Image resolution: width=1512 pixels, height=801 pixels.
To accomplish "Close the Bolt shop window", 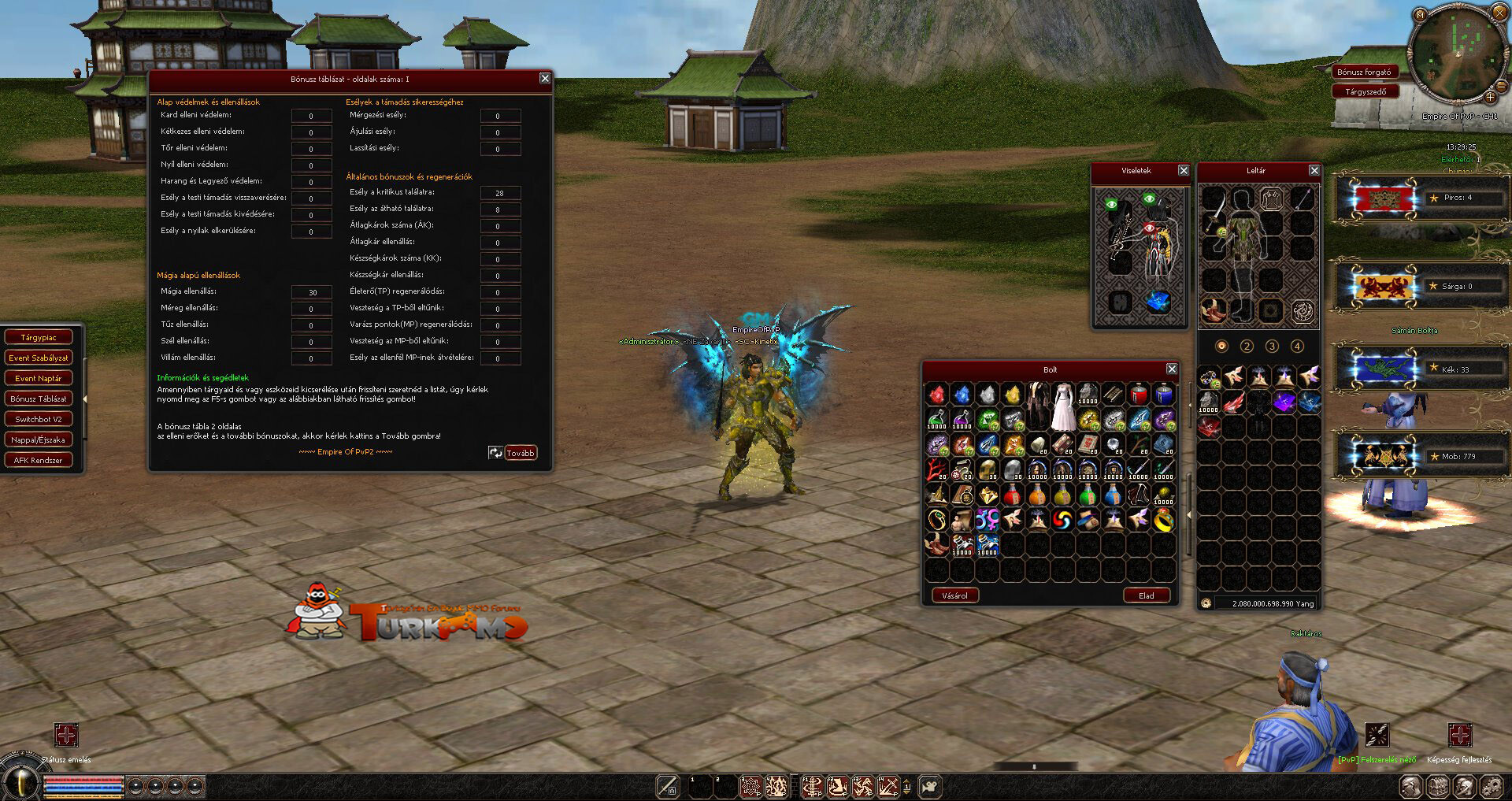I will [1172, 369].
